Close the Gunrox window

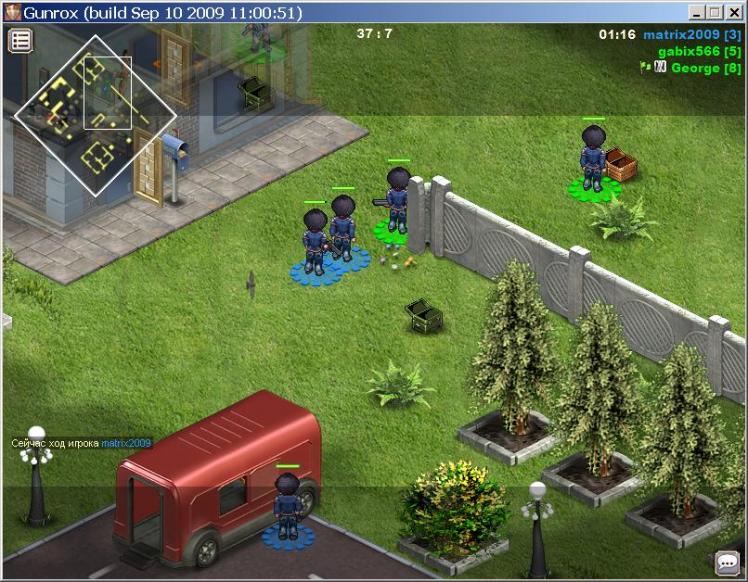(733, 13)
